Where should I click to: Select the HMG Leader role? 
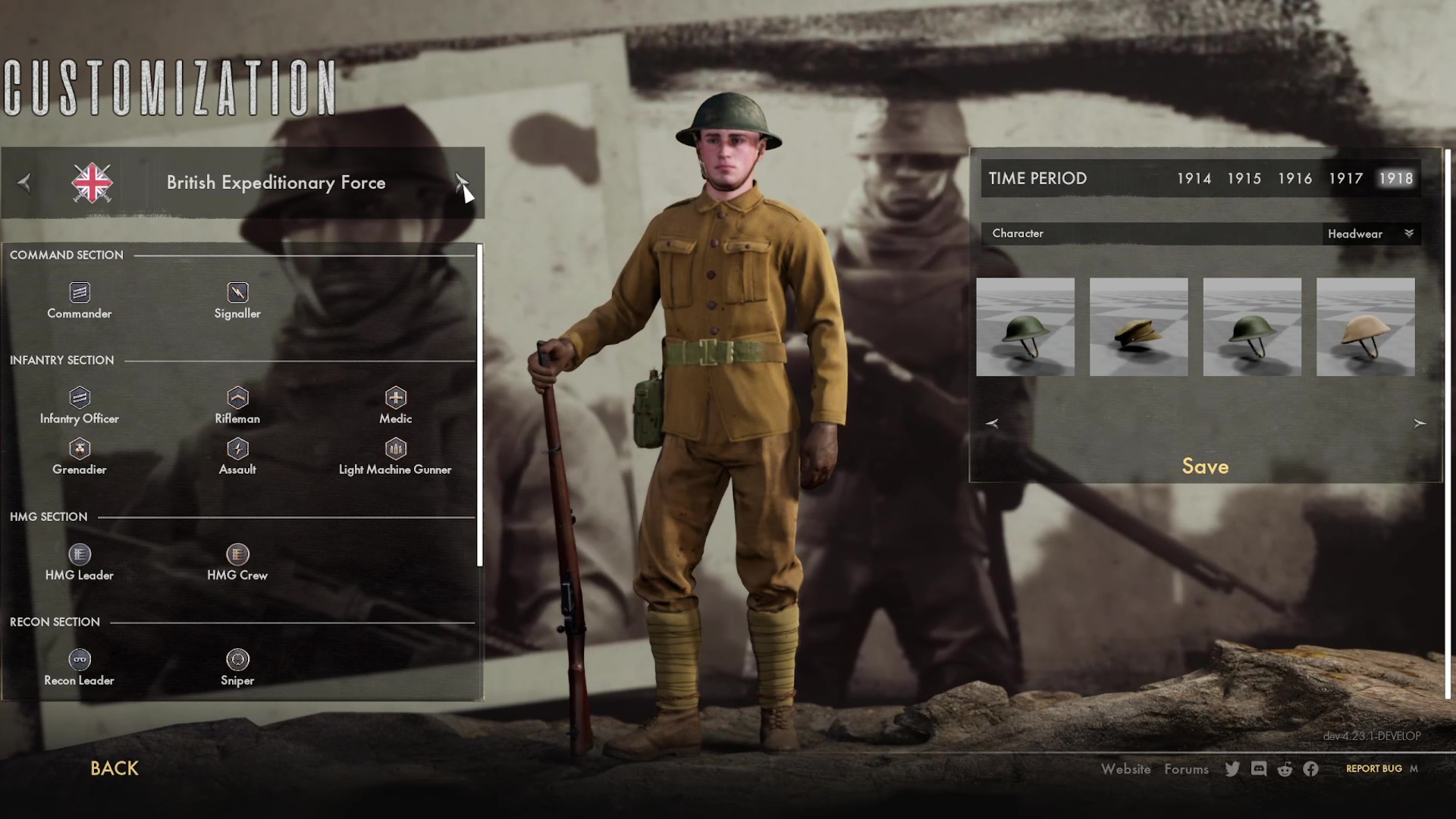pyautogui.click(x=80, y=563)
